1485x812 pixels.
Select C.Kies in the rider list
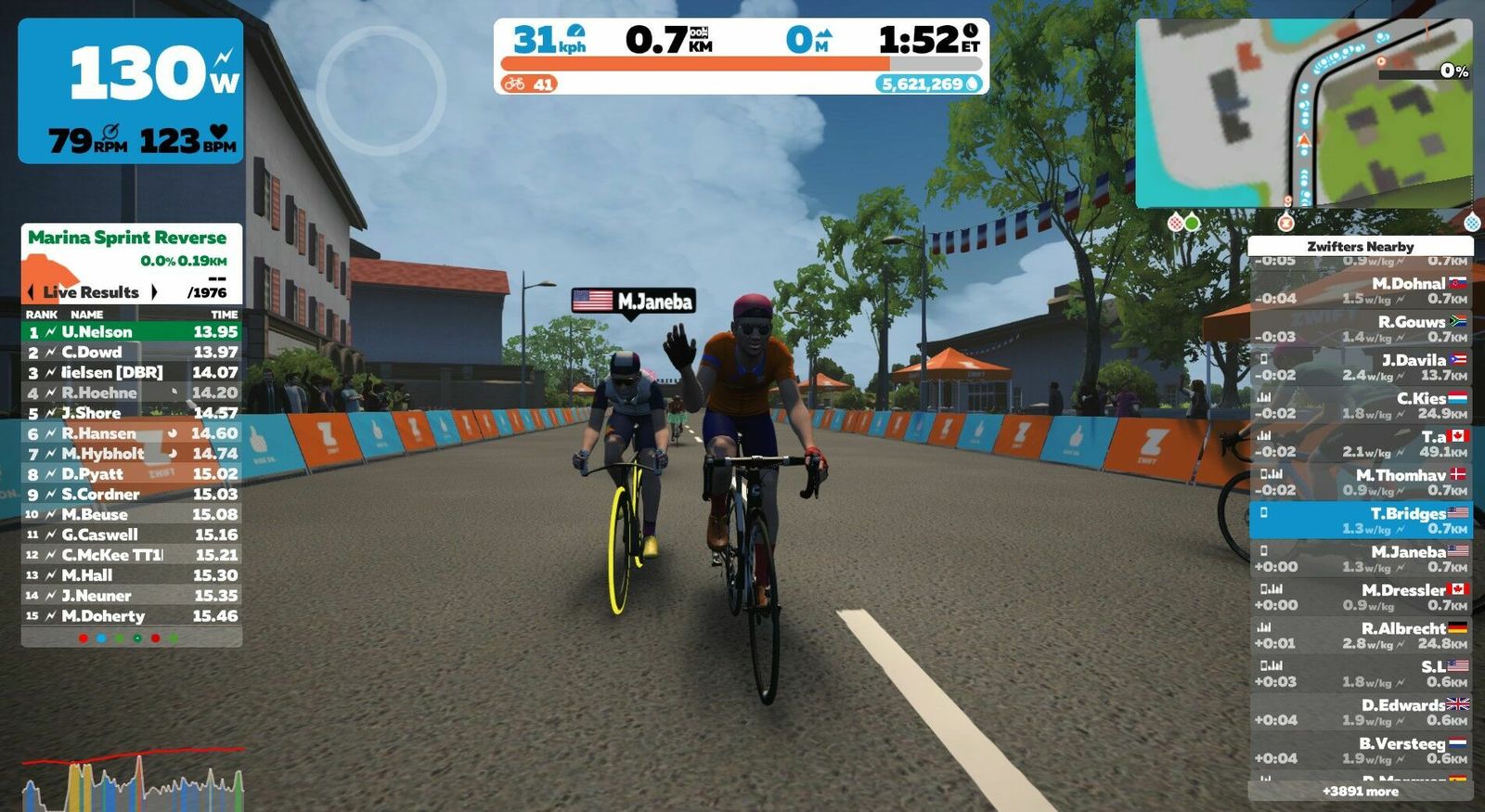coord(1361,406)
